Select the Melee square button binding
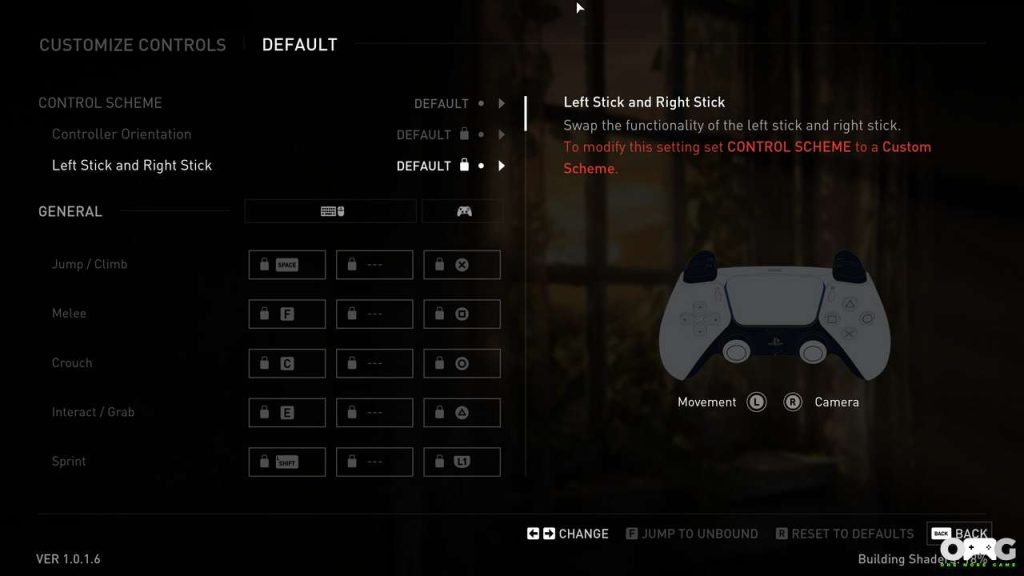 coord(462,314)
